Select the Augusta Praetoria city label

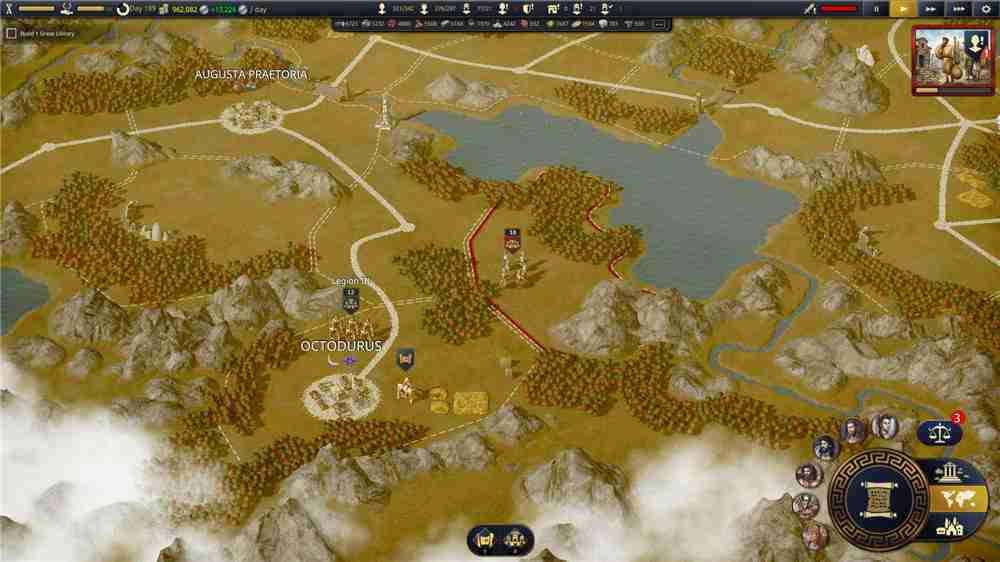coord(251,74)
